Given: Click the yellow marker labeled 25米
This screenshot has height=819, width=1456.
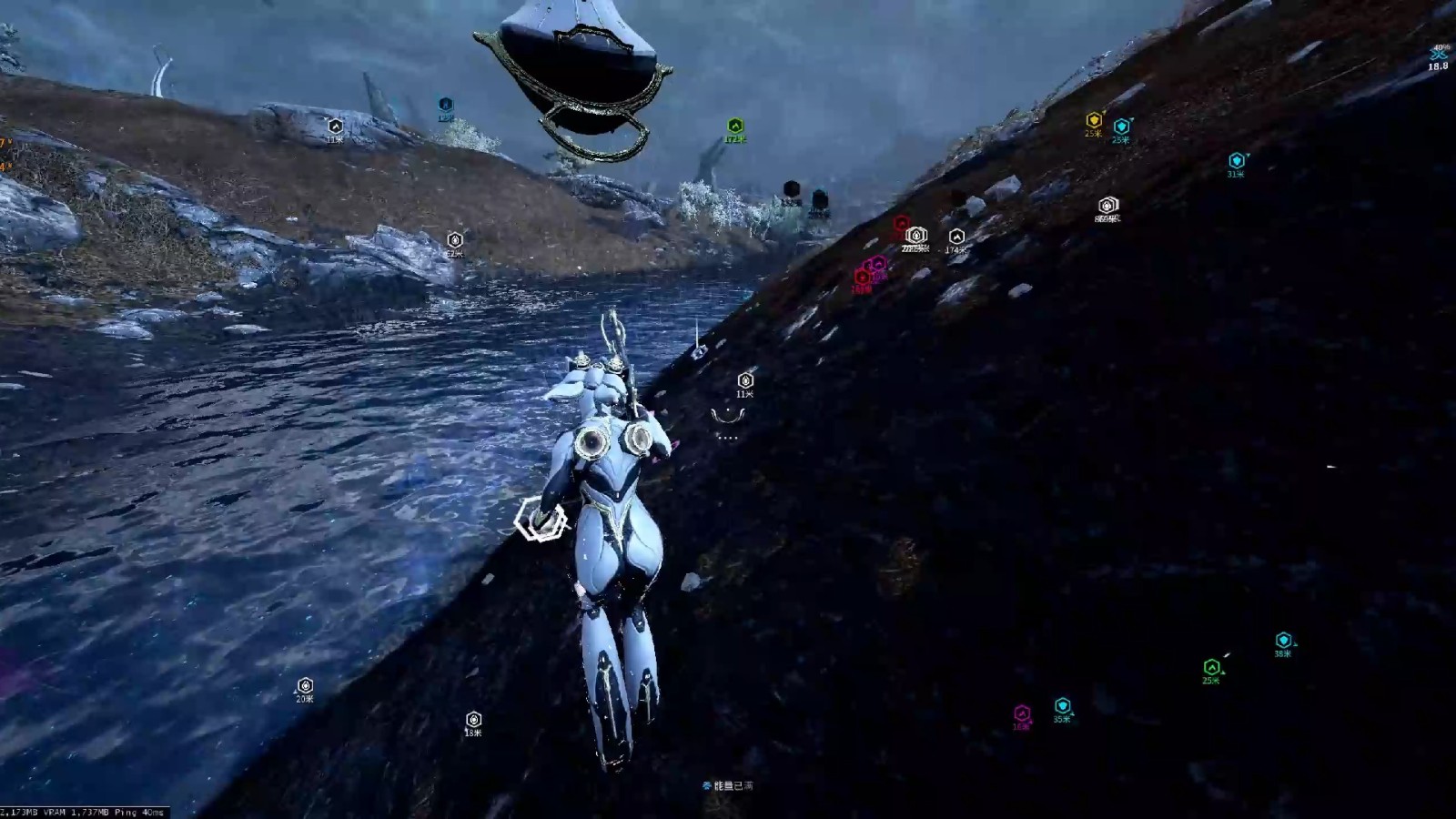Looking at the screenshot, I should click(x=1094, y=121).
